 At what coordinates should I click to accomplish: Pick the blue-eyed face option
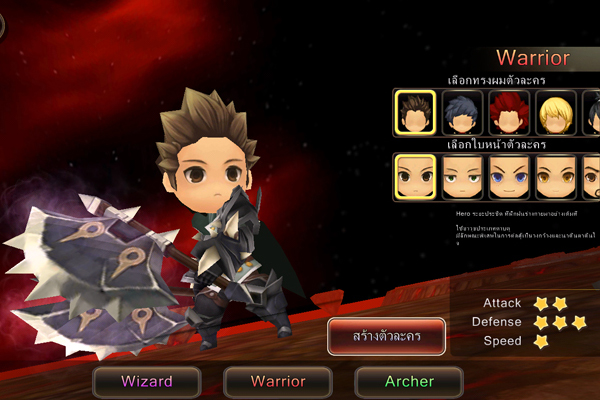point(509,176)
